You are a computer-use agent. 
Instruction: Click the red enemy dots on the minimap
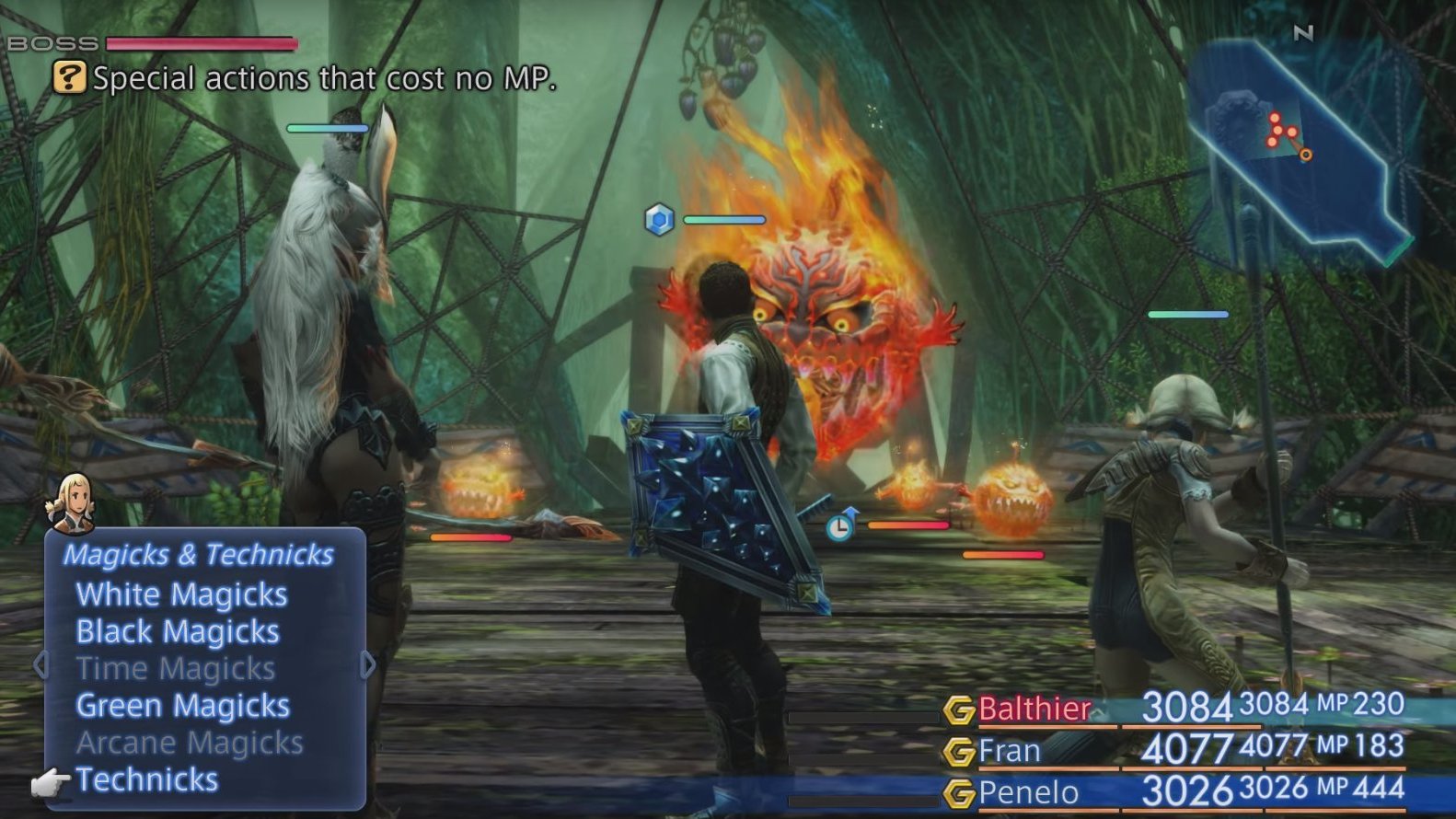click(x=1277, y=129)
